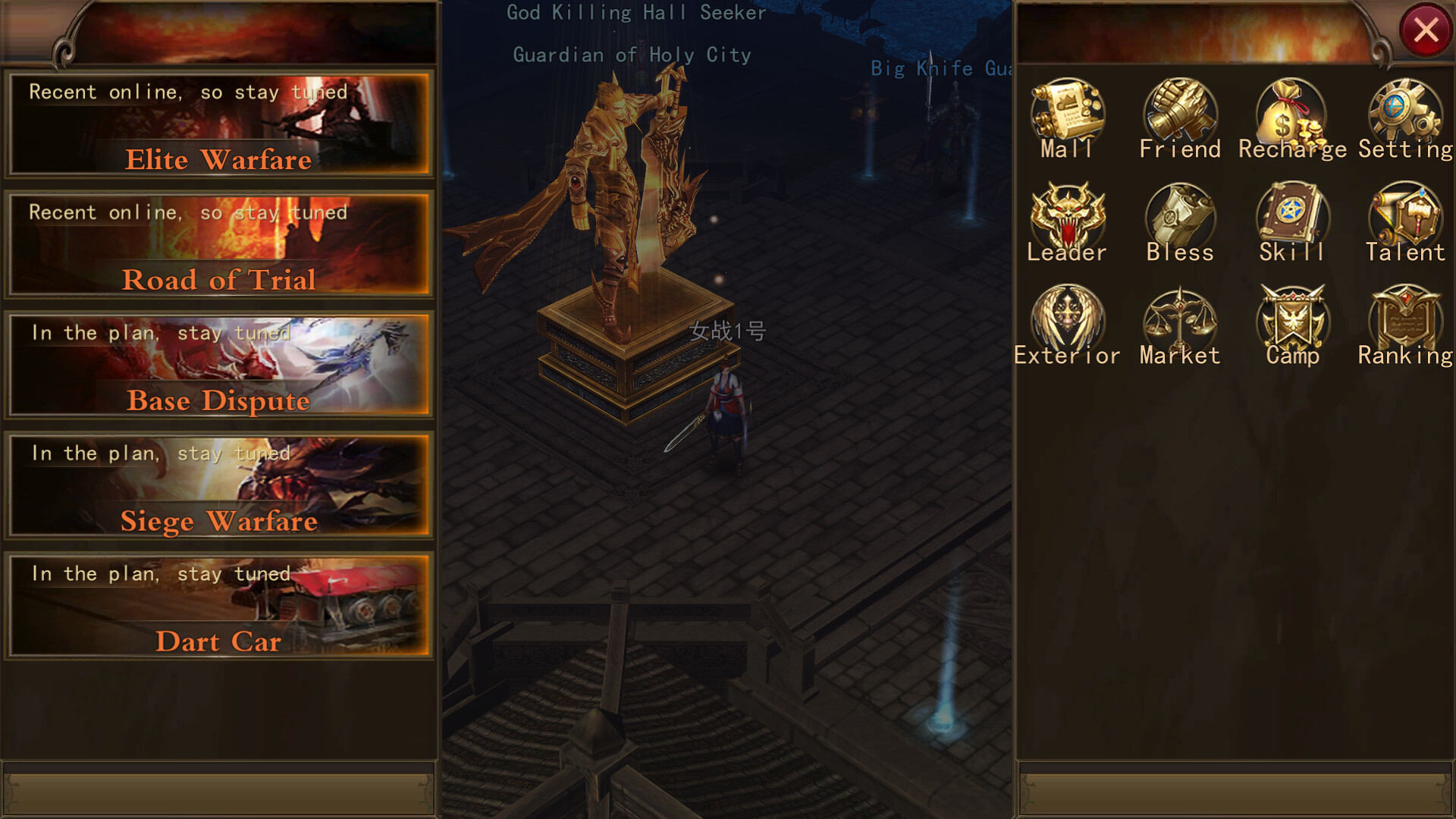The image size is (1456, 819).
Task: Open the Base Dispute activity
Action: click(x=218, y=366)
